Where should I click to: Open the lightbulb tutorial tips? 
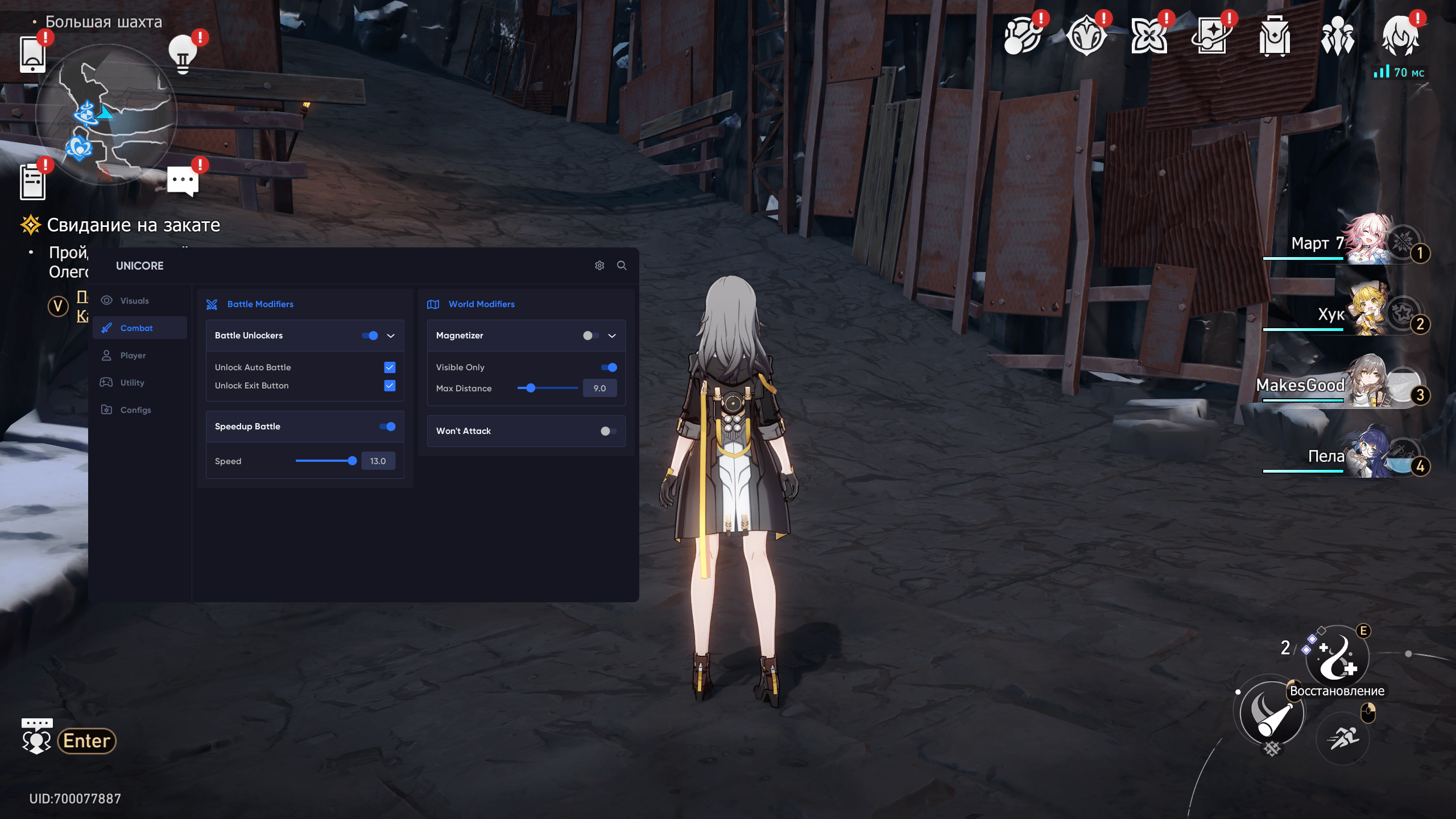point(183,54)
